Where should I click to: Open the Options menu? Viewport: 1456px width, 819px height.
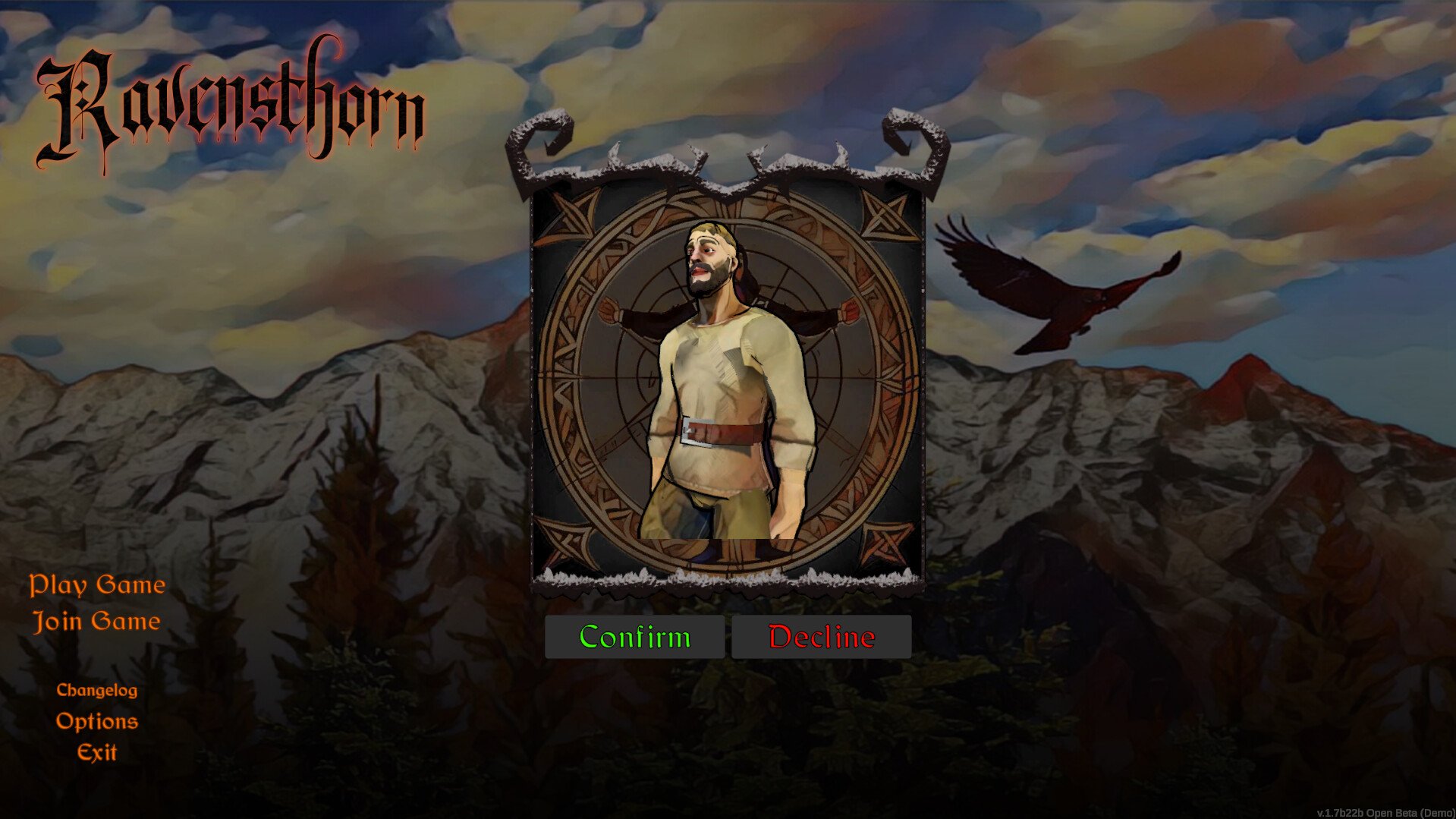(97, 721)
